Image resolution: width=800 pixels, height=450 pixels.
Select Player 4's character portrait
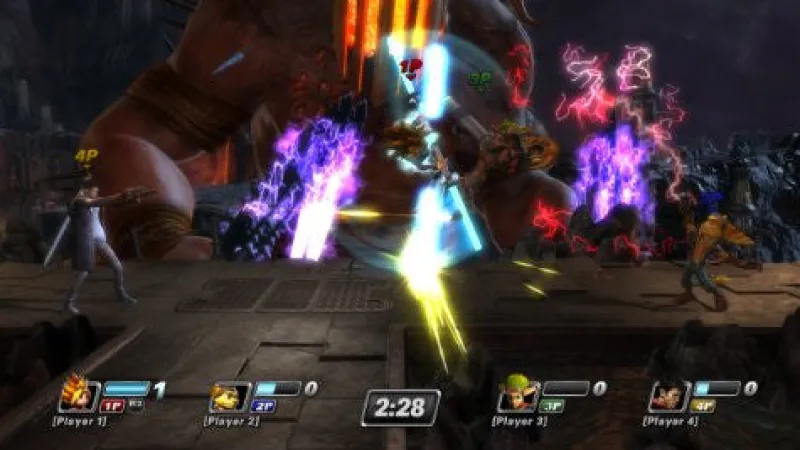(667, 396)
